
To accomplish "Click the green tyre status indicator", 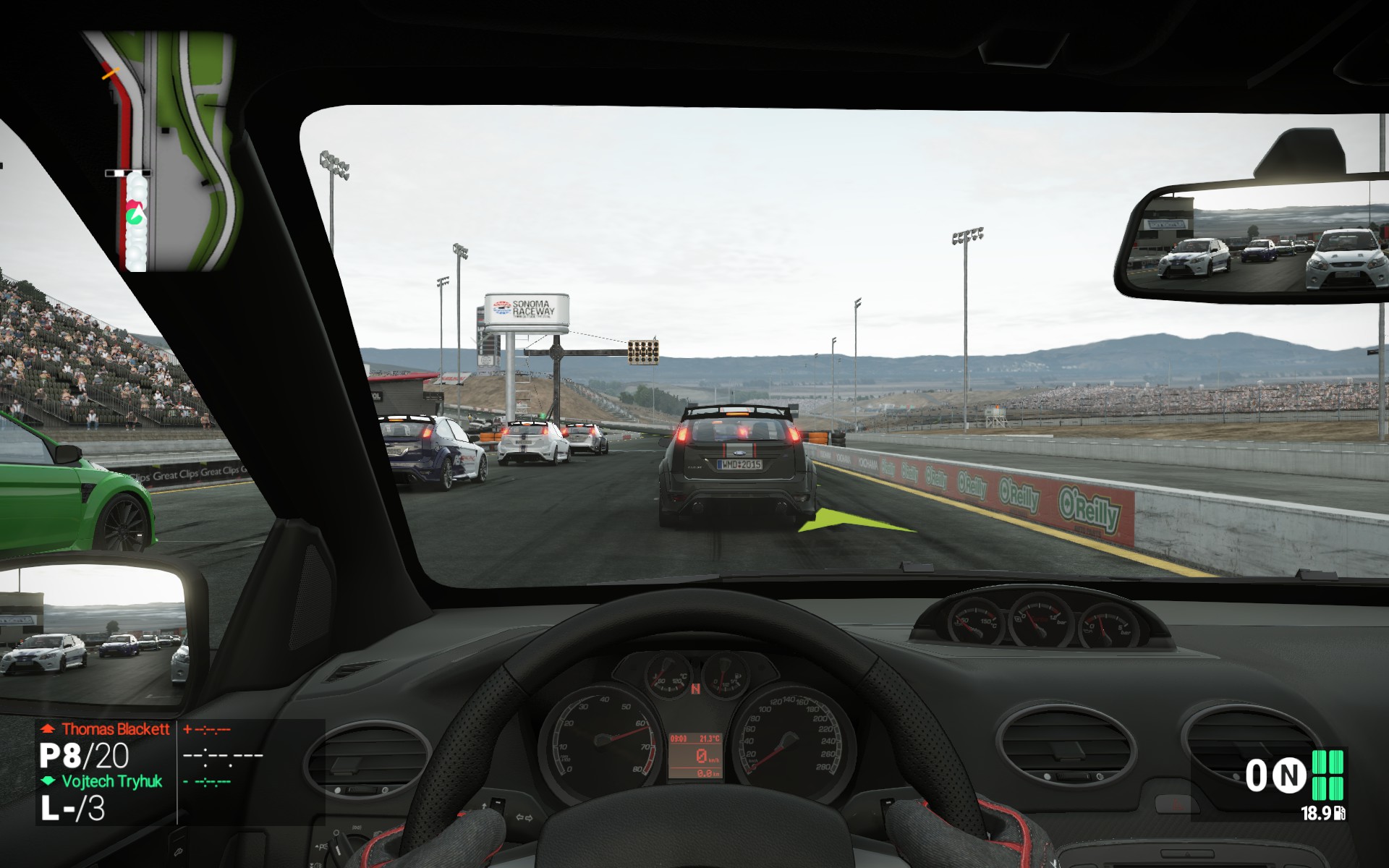I will 1328,775.
